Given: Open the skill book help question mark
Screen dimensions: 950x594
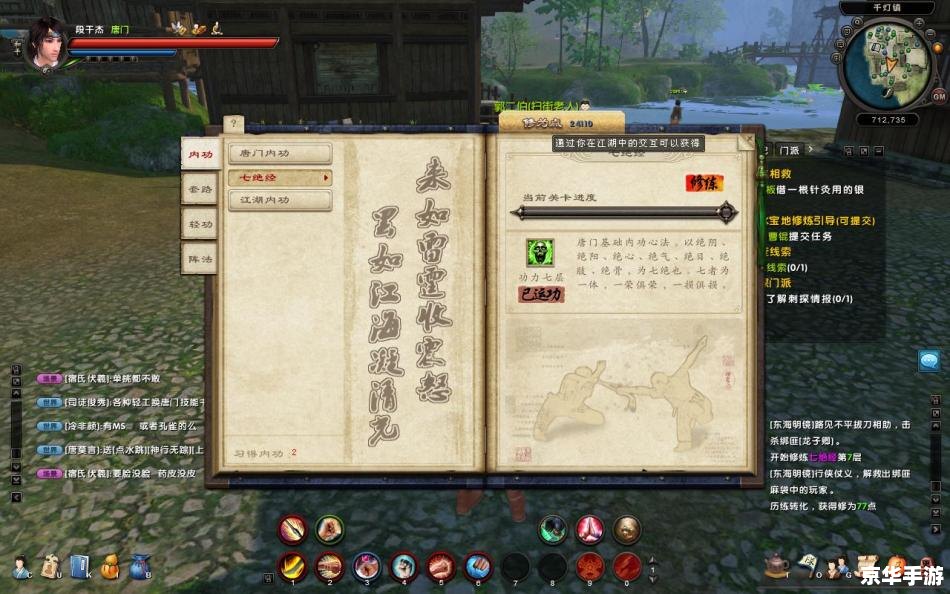Looking at the screenshot, I should tap(232, 124).
